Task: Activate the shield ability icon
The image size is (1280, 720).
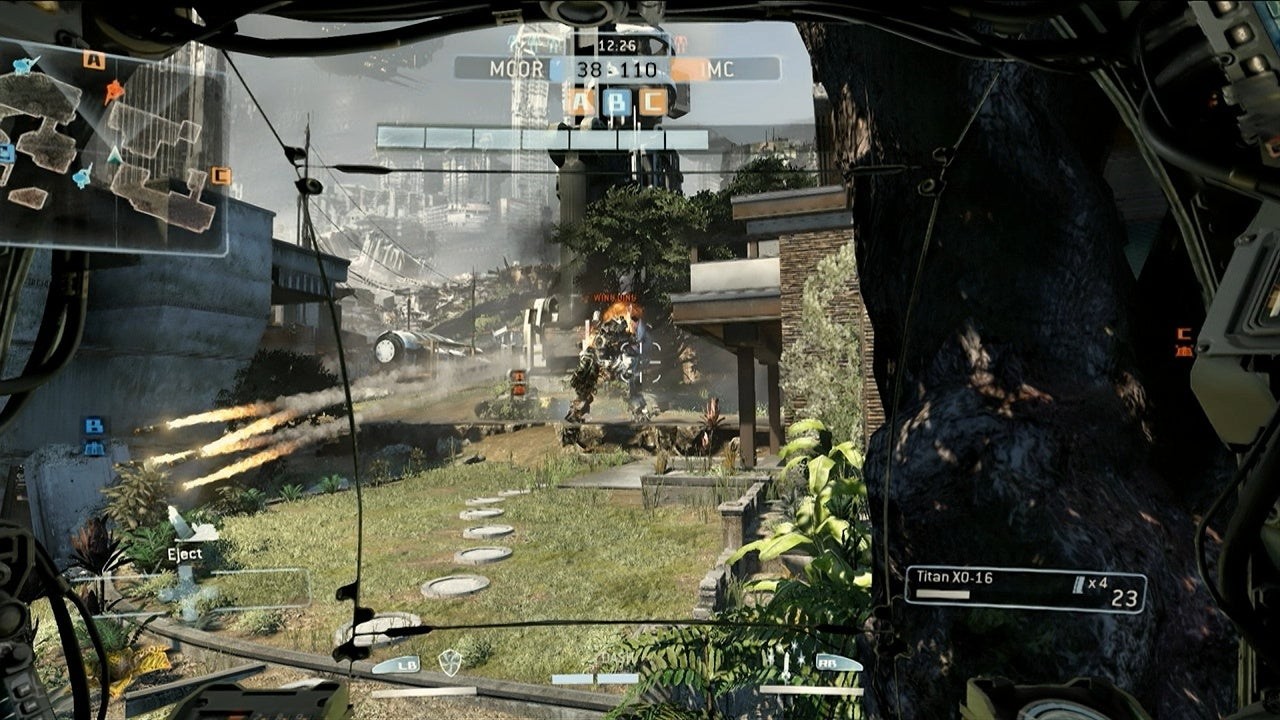Action: 450,661
